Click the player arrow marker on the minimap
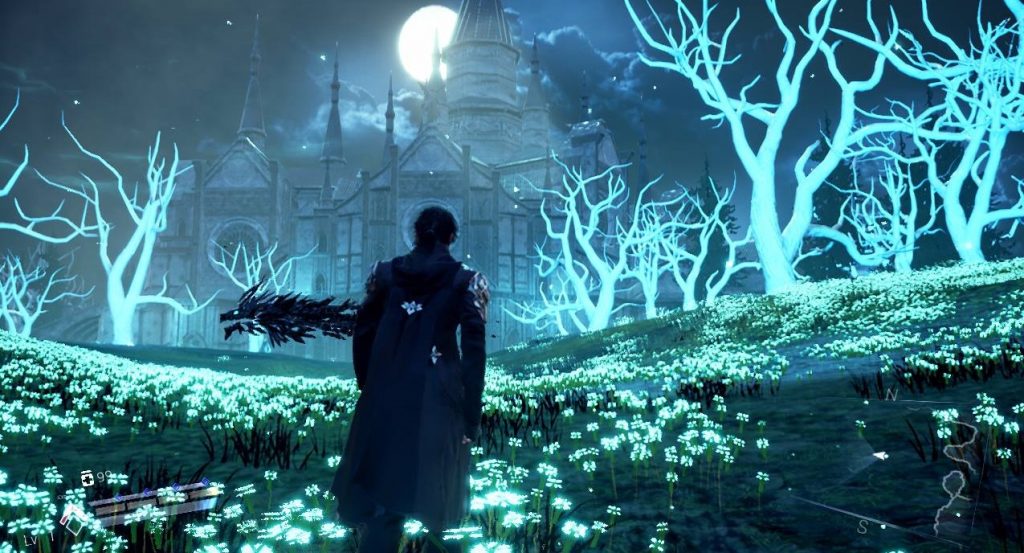The width and height of the screenshot is (1024, 553). coord(879,456)
